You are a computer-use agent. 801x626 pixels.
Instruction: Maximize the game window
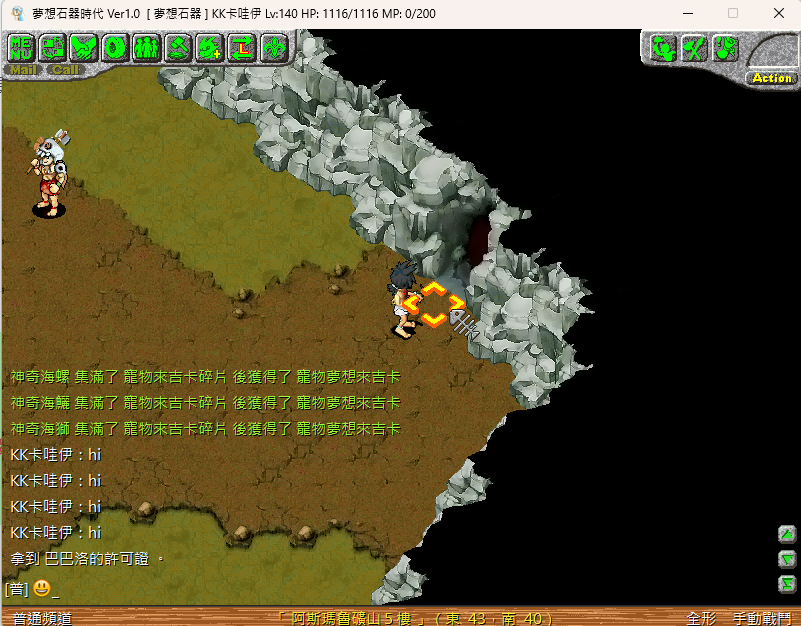733,13
